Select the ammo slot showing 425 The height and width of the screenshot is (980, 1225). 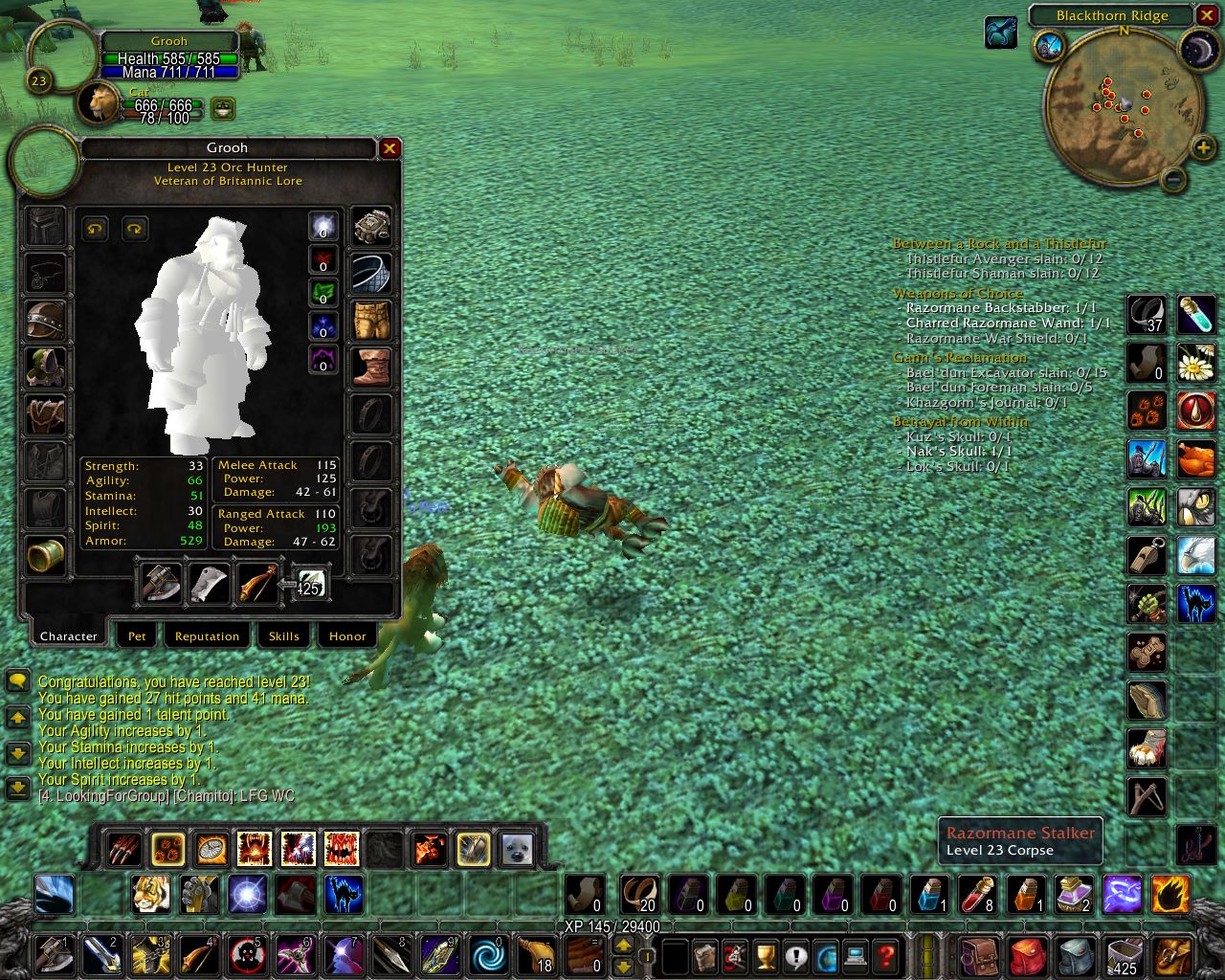pos(310,585)
